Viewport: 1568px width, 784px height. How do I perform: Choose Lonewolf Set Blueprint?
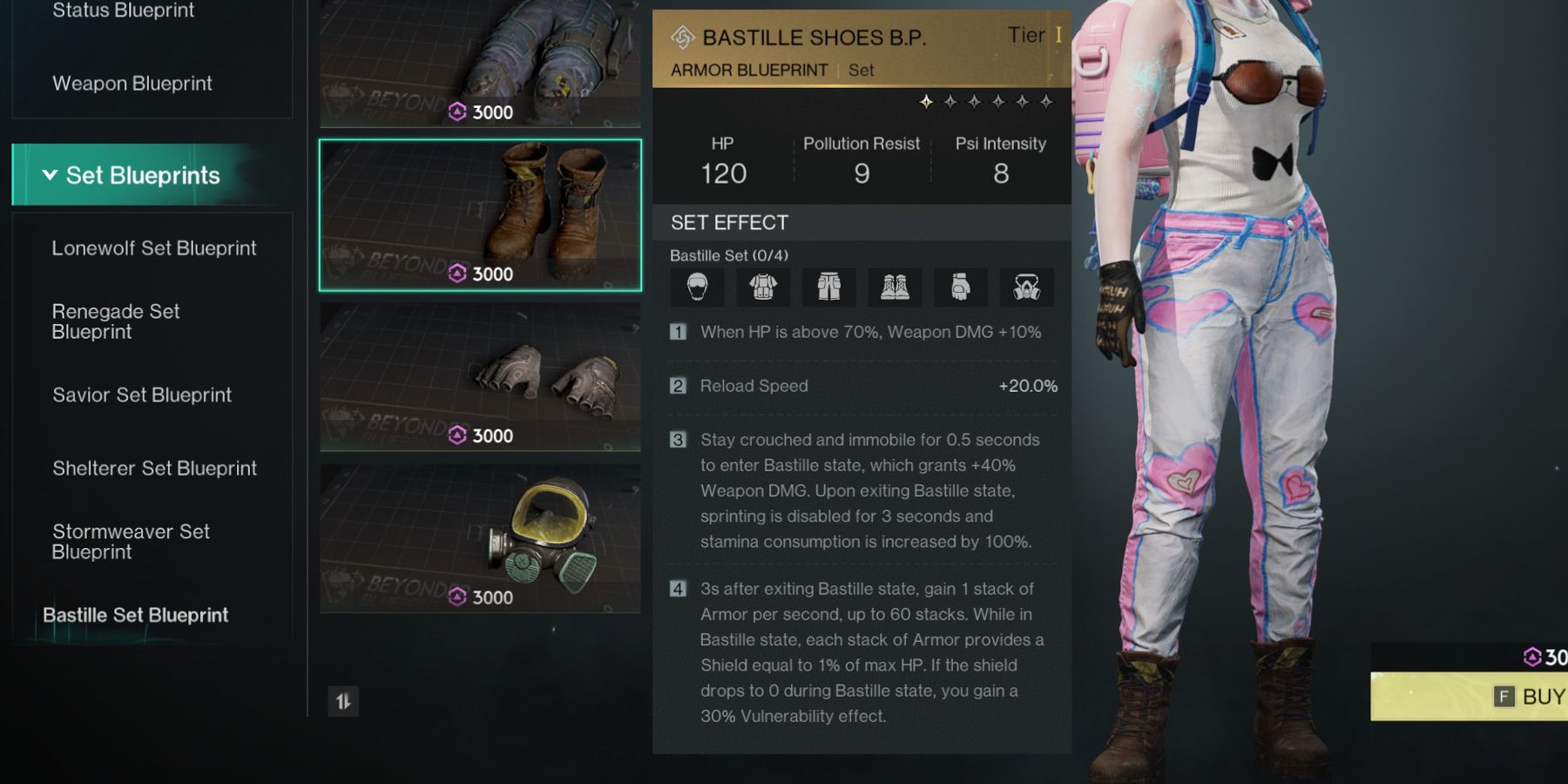(x=154, y=248)
